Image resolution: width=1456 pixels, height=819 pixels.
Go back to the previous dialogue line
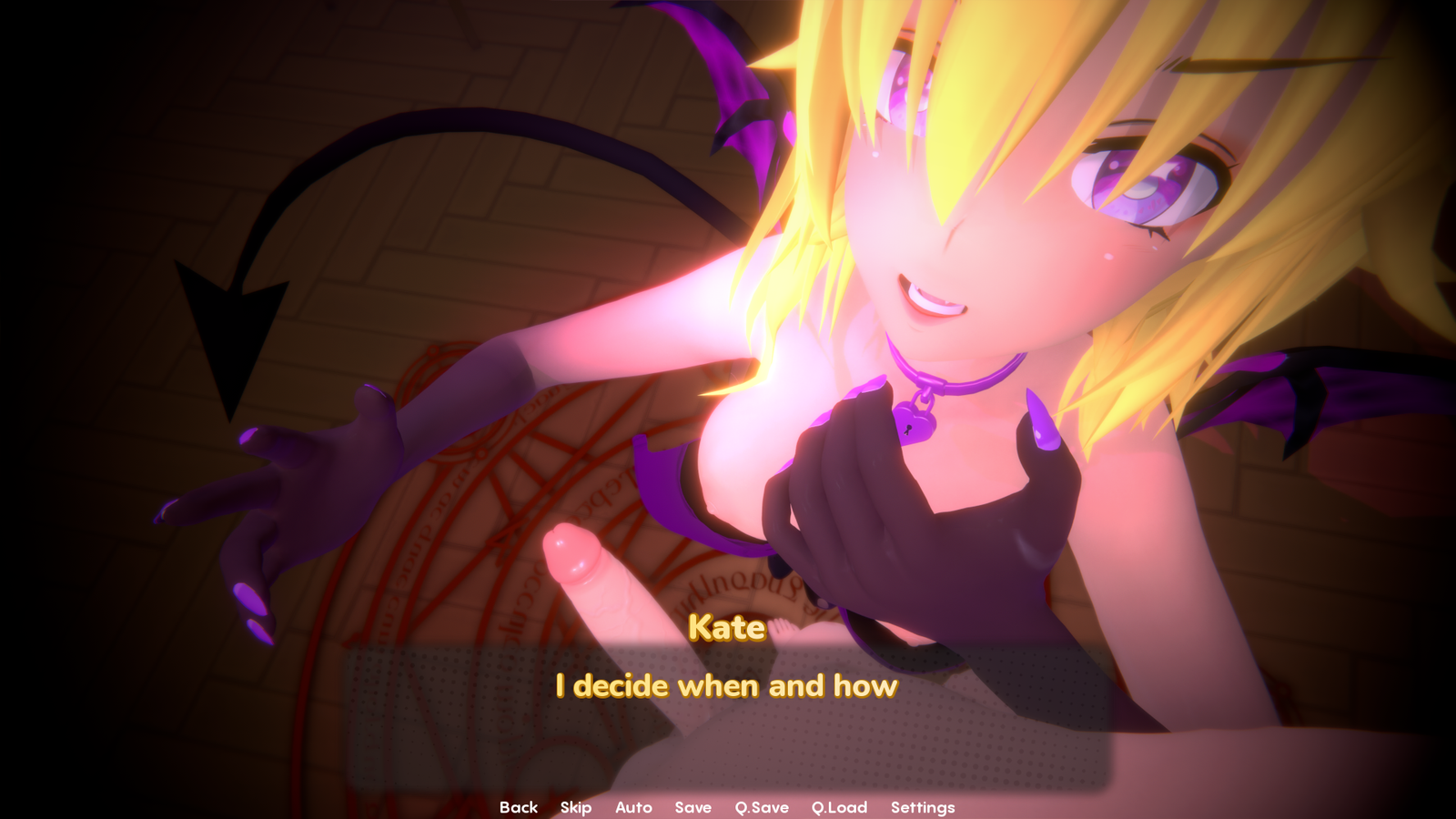click(518, 807)
